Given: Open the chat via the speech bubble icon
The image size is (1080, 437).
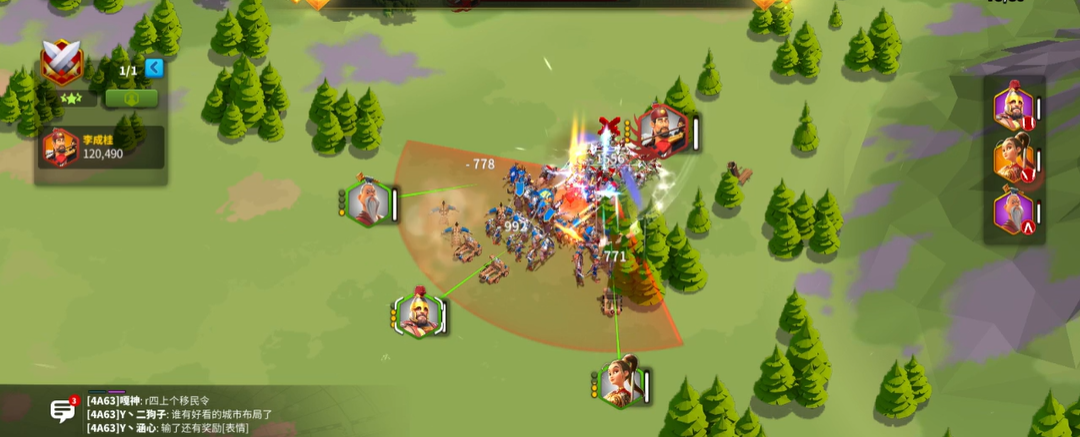Looking at the screenshot, I should click(x=63, y=409).
